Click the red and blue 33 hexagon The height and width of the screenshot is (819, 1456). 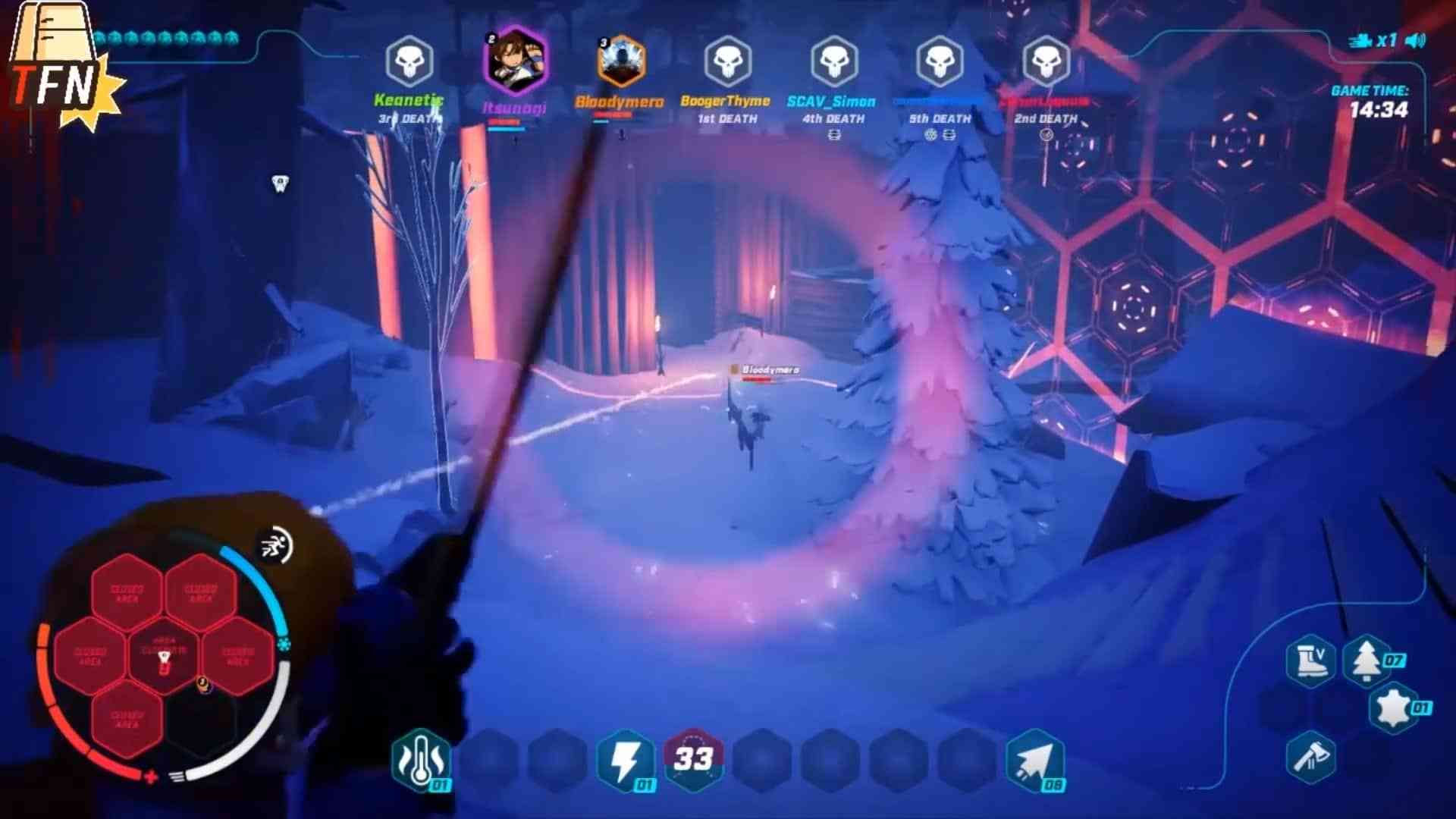pyautogui.click(x=693, y=758)
